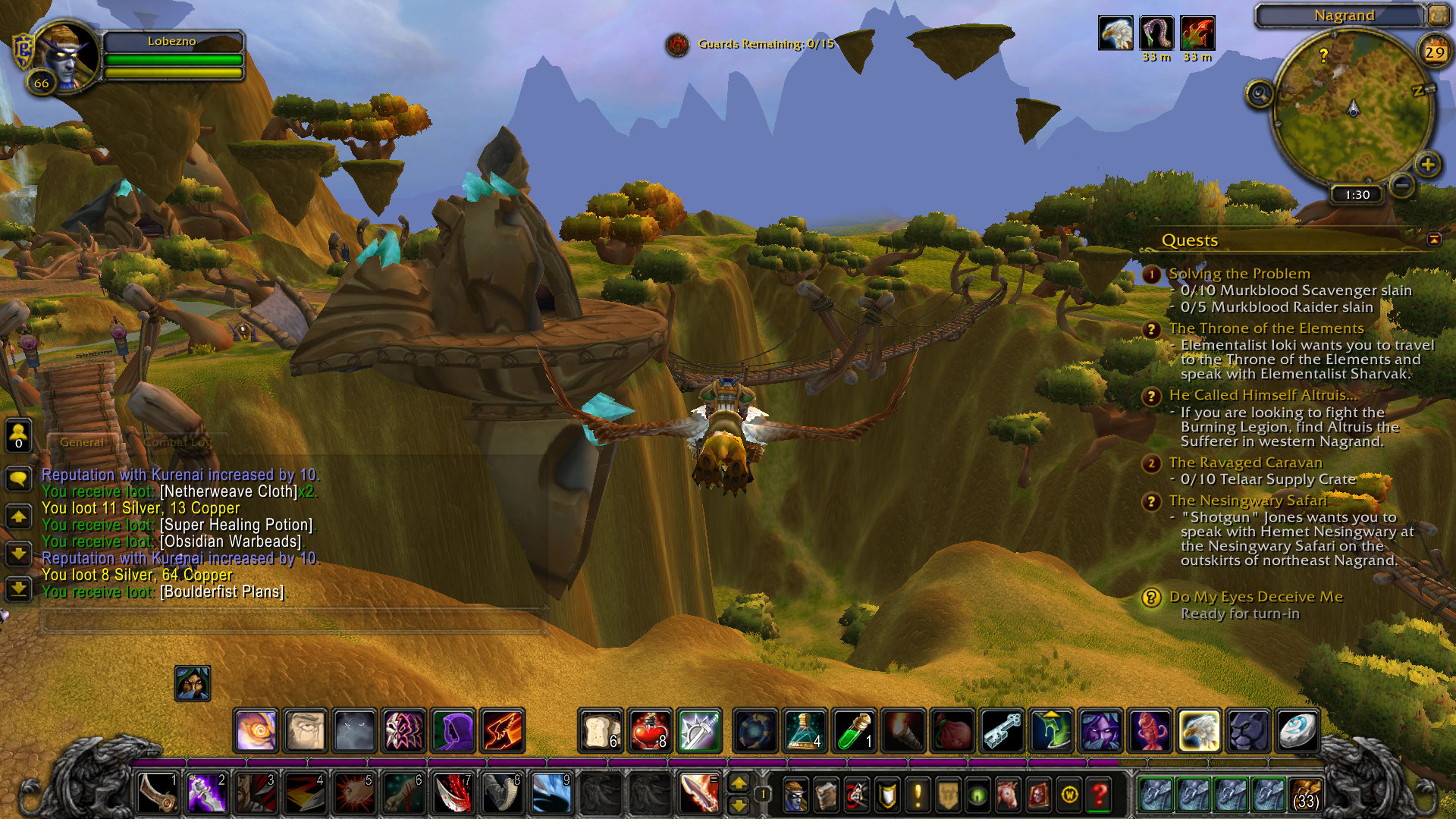Activate the skeleton key ability
This screenshot has height=819, width=1456.
1003,731
